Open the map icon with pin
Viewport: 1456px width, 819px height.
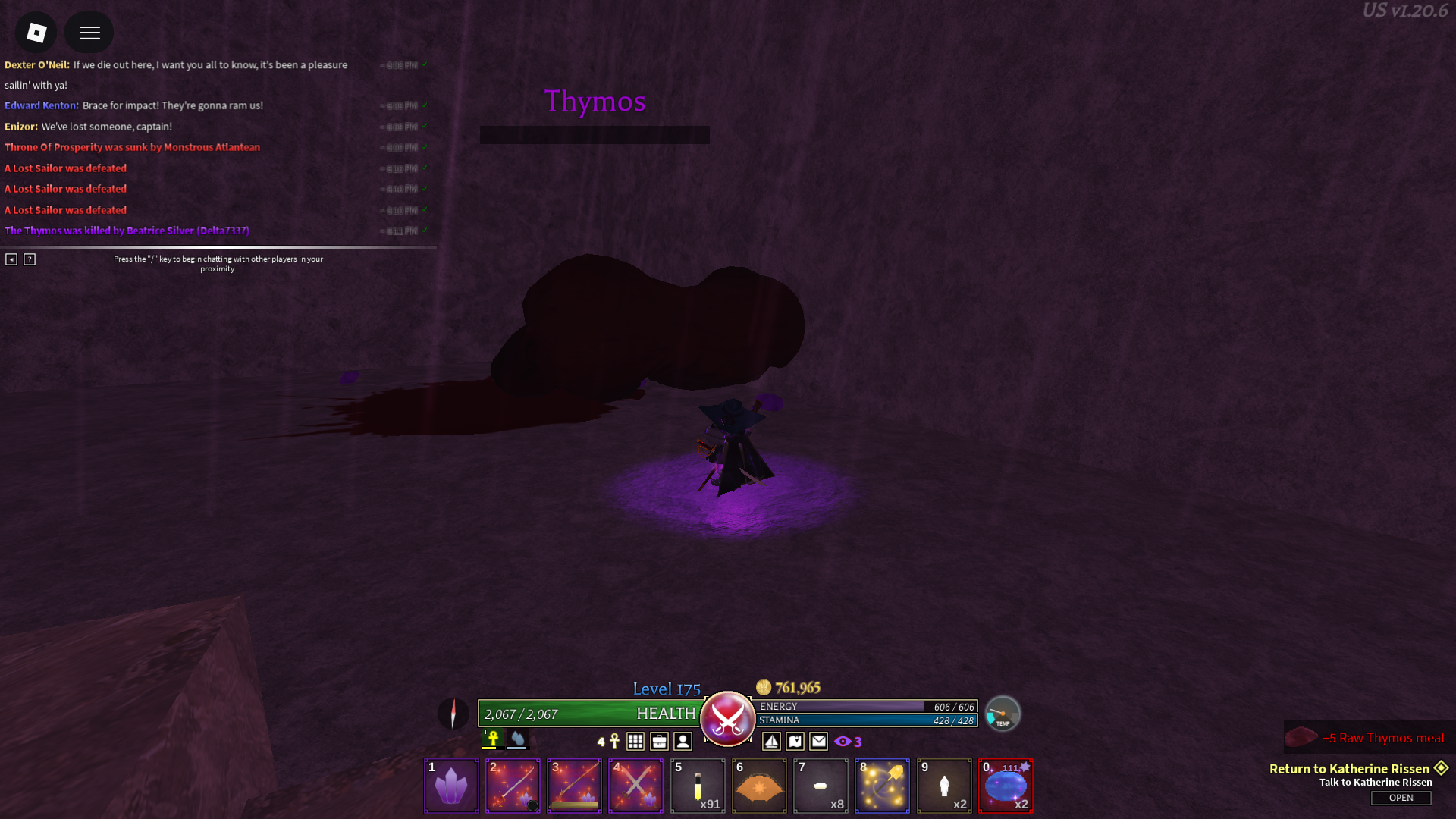[795, 742]
